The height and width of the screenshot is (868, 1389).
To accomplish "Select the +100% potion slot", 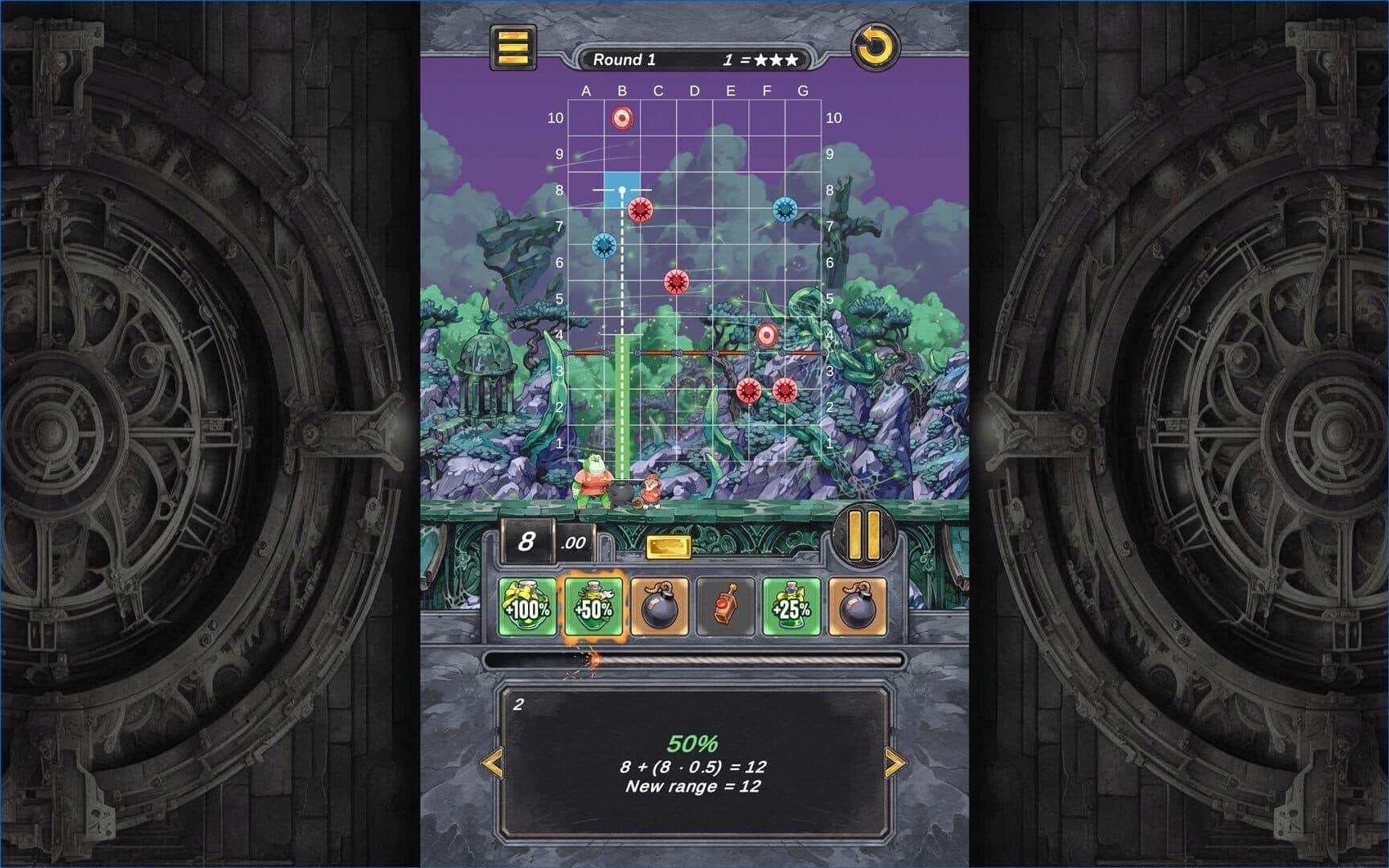I will click(x=527, y=607).
